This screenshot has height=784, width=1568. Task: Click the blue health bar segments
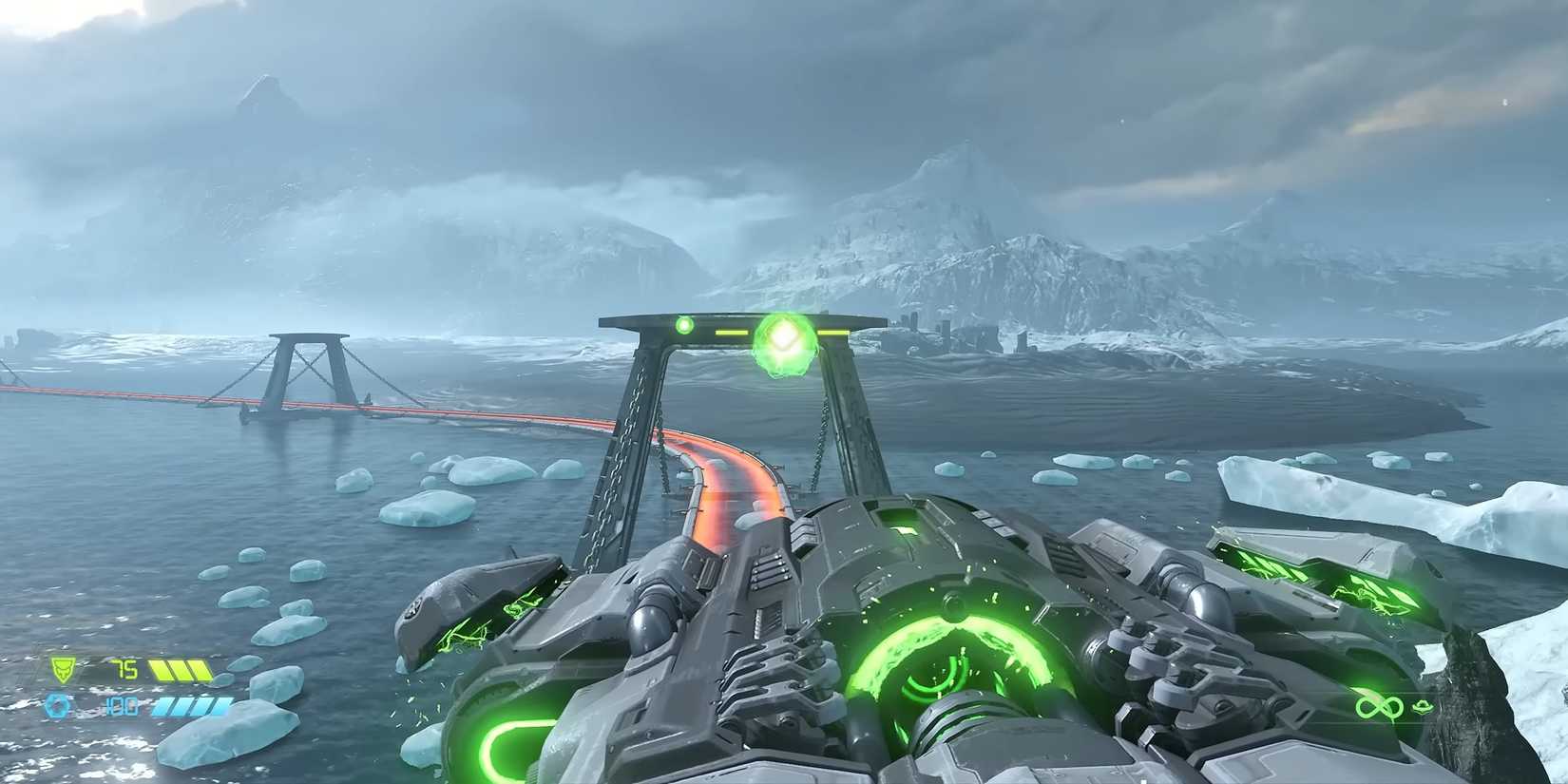click(190, 706)
